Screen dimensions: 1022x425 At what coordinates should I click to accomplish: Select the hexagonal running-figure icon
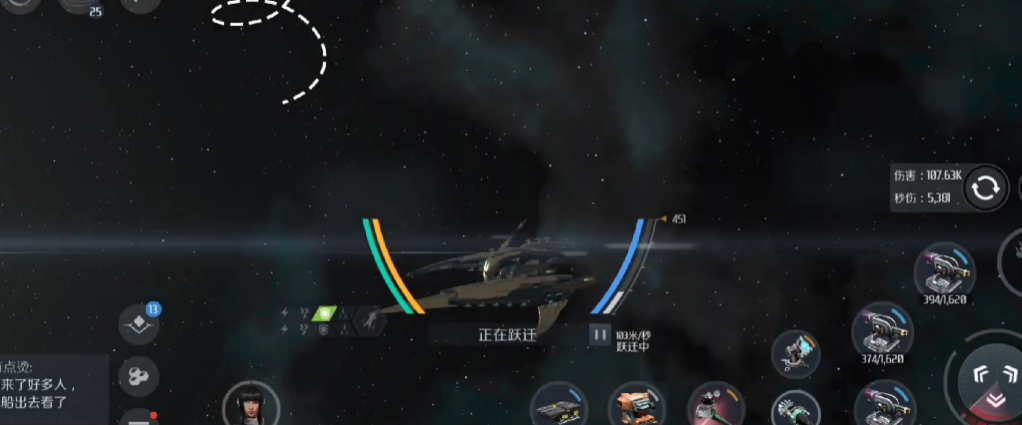[369, 321]
